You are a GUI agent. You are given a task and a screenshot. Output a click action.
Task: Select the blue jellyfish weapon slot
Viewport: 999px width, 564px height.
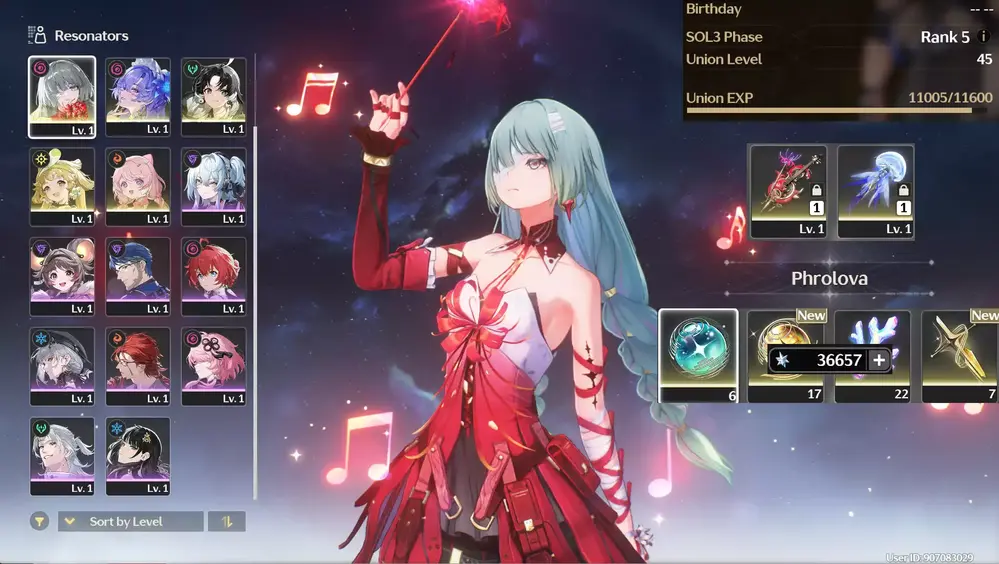coord(875,191)
